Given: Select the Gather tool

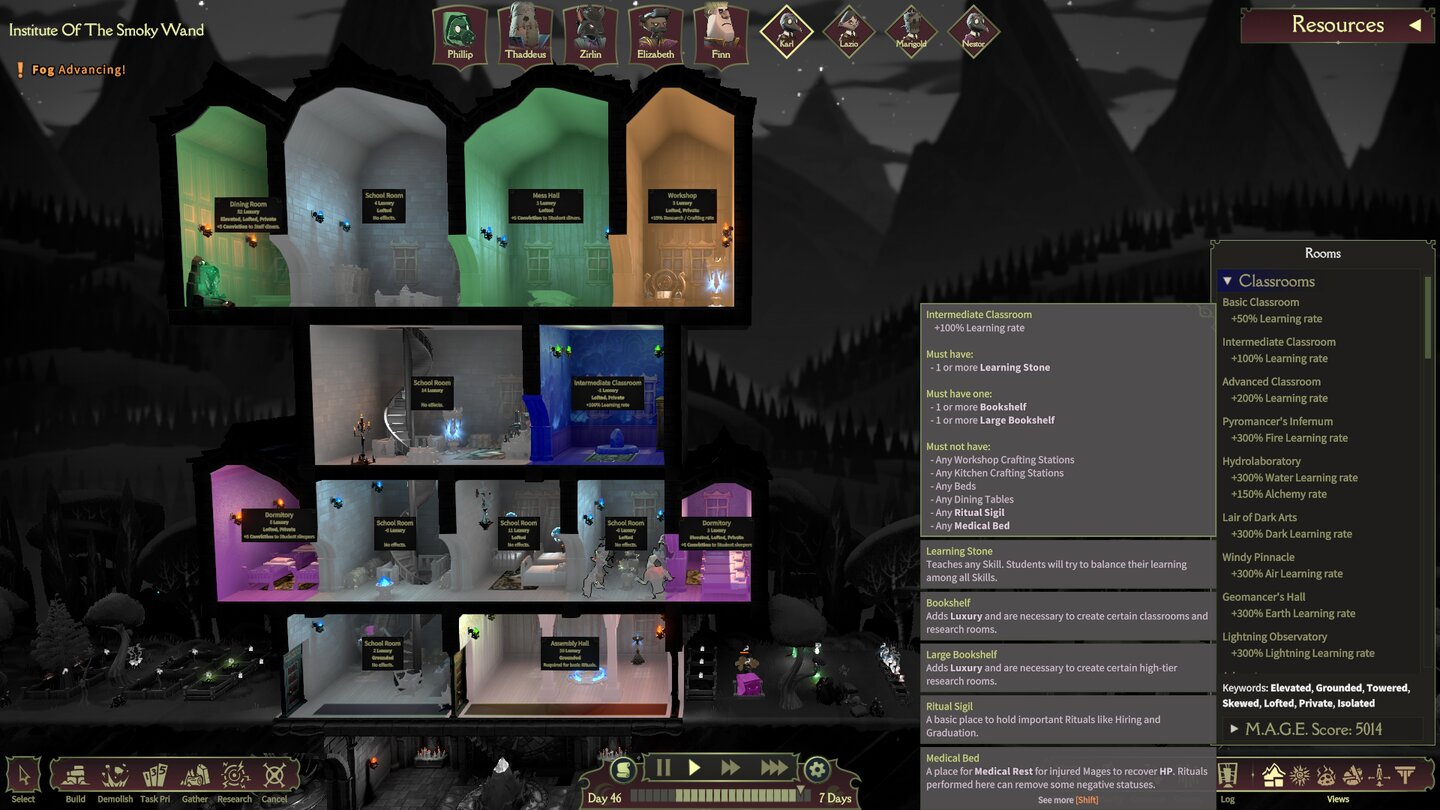Looking at the screenshot, I should [194, 775].
